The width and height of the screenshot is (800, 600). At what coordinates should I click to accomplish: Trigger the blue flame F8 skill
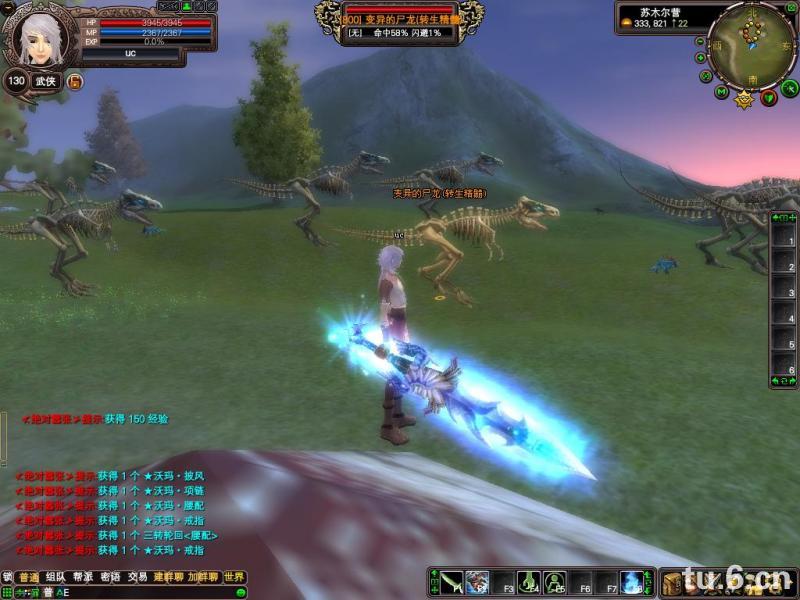632,582
